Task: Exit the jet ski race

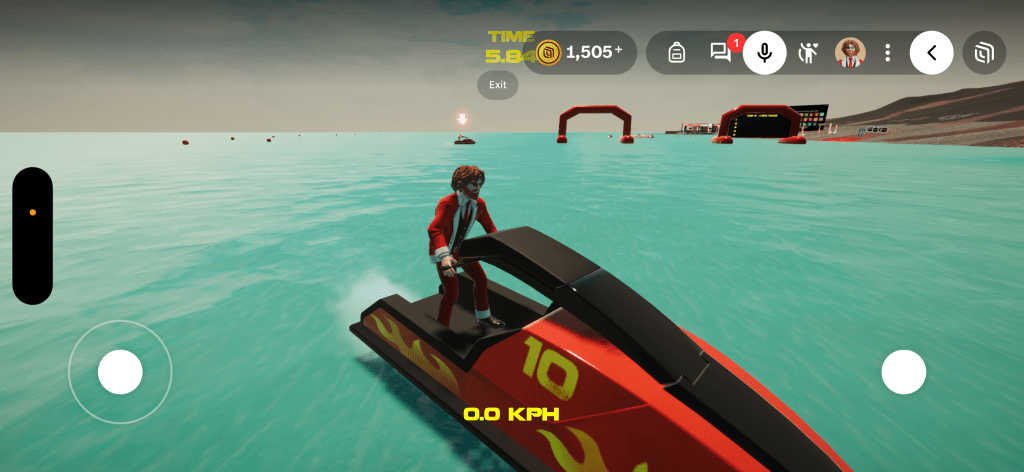Action: [498, 85]
